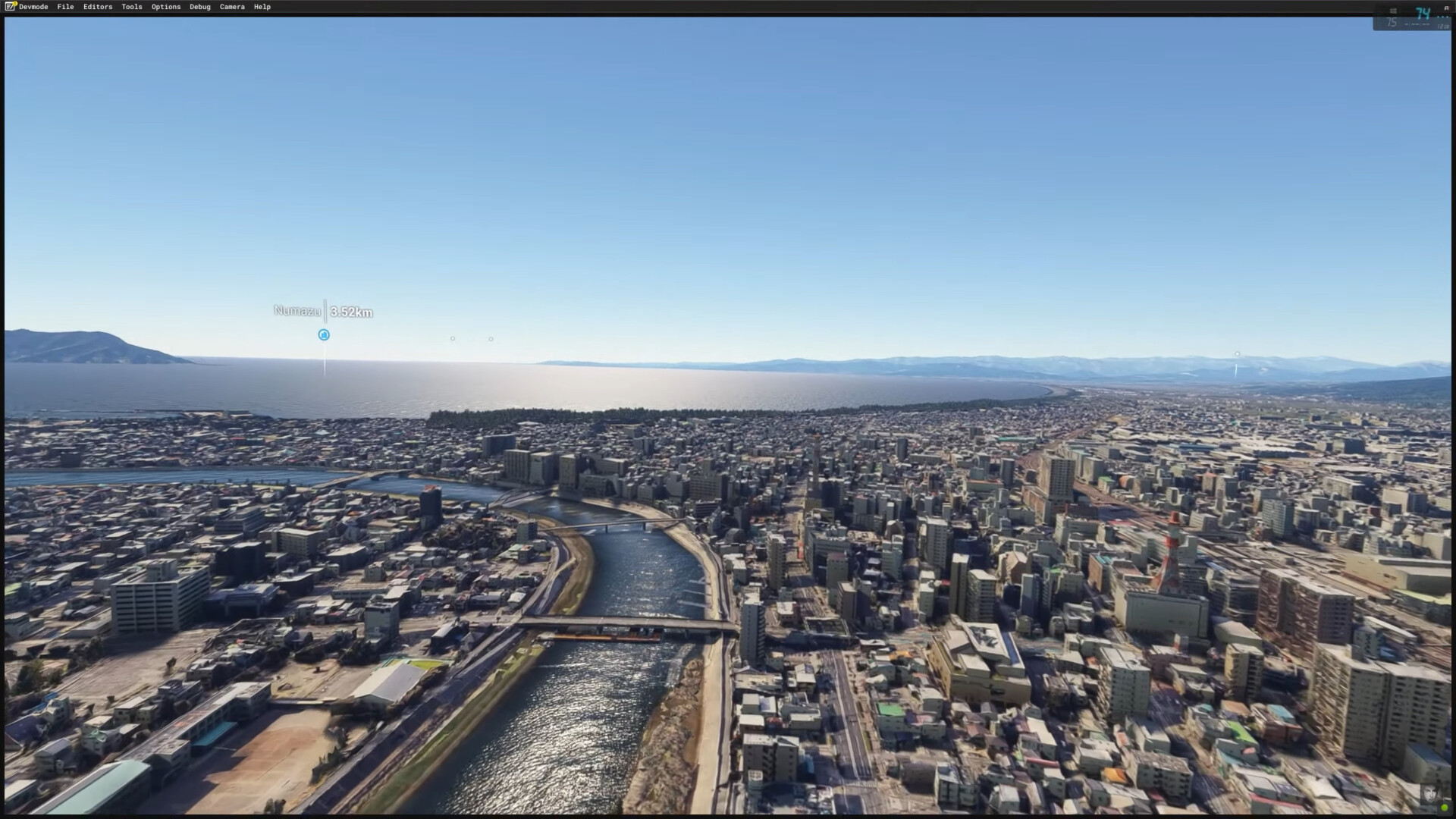
Task: Show the Tools menu
Action: click(x=132, y=7)
